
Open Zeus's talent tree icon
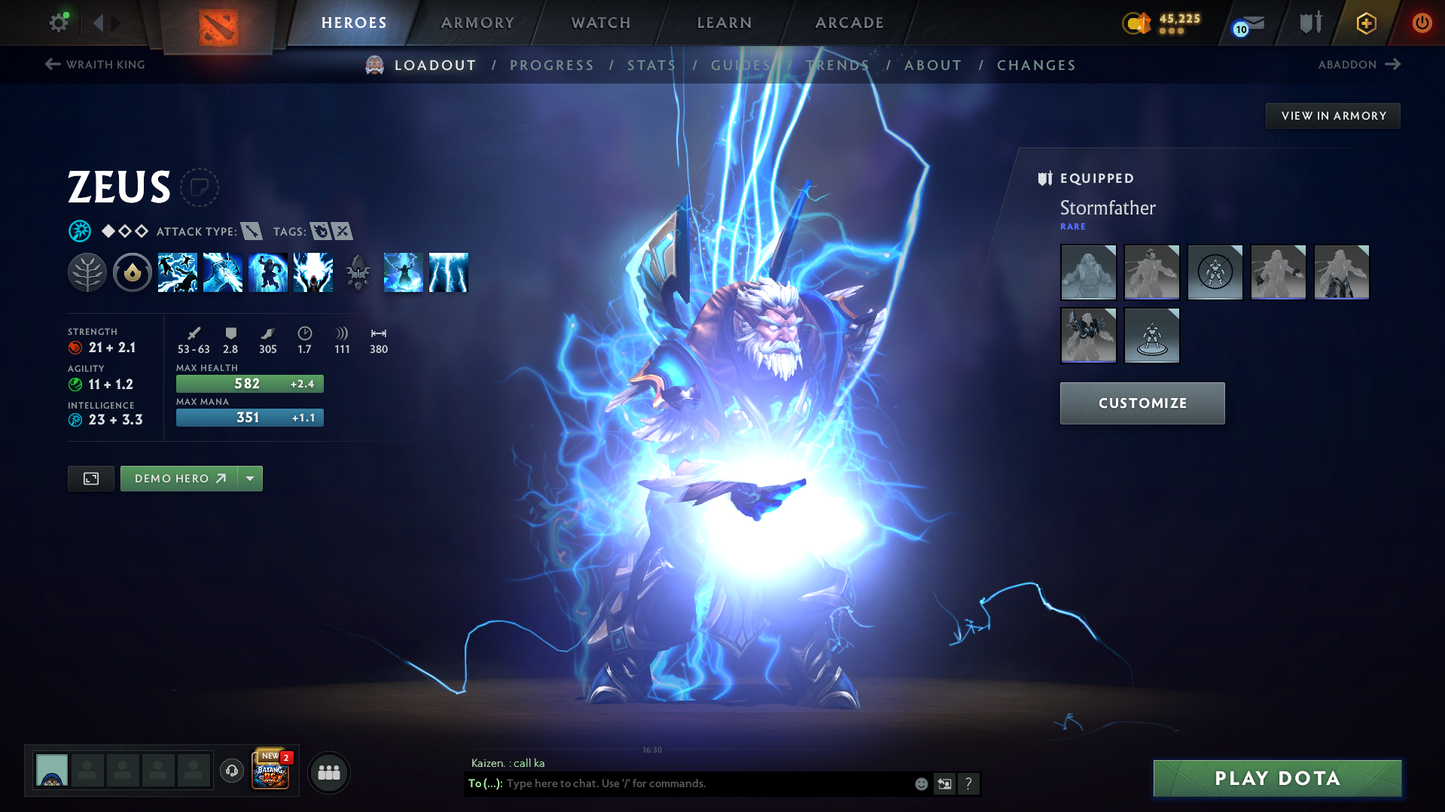point(87,271)
